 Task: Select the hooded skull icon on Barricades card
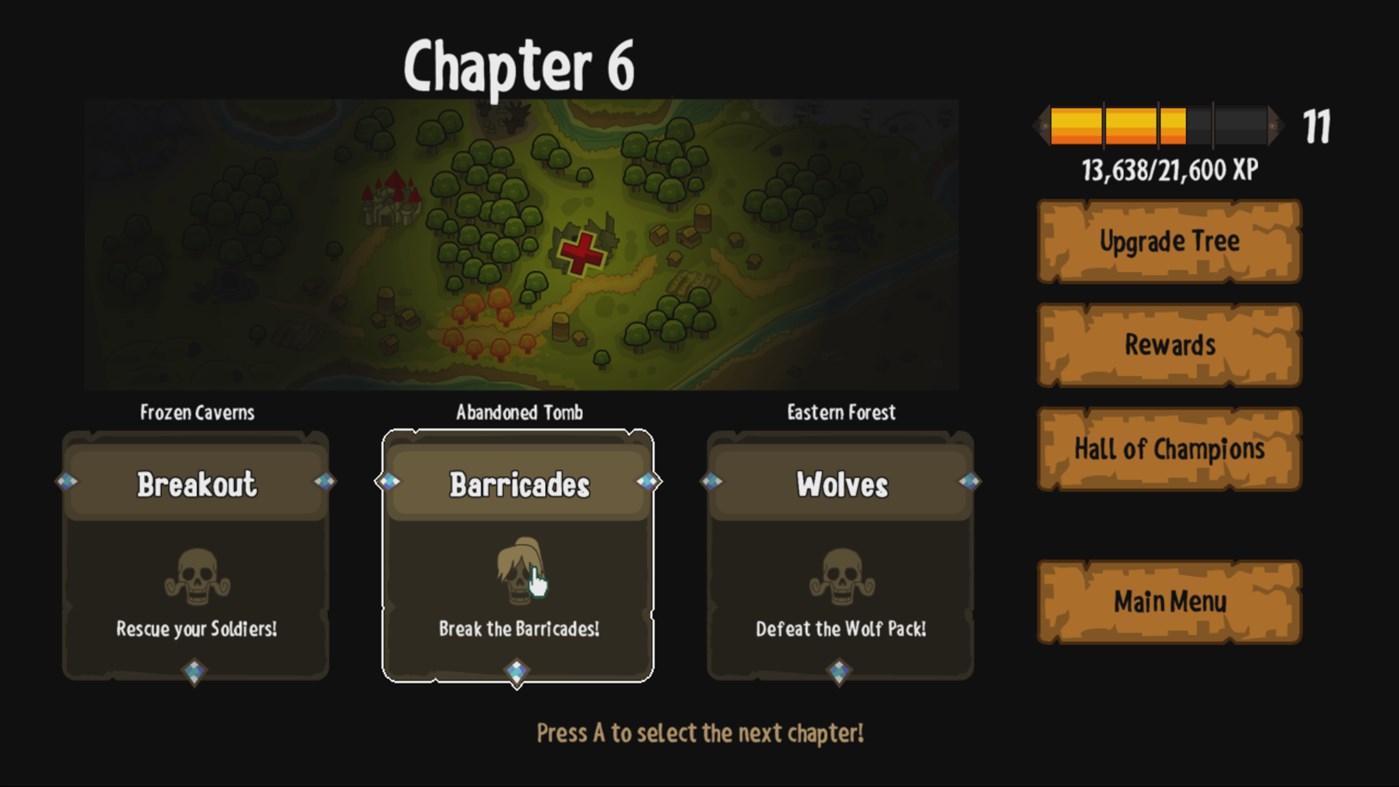tap(519, 570)
